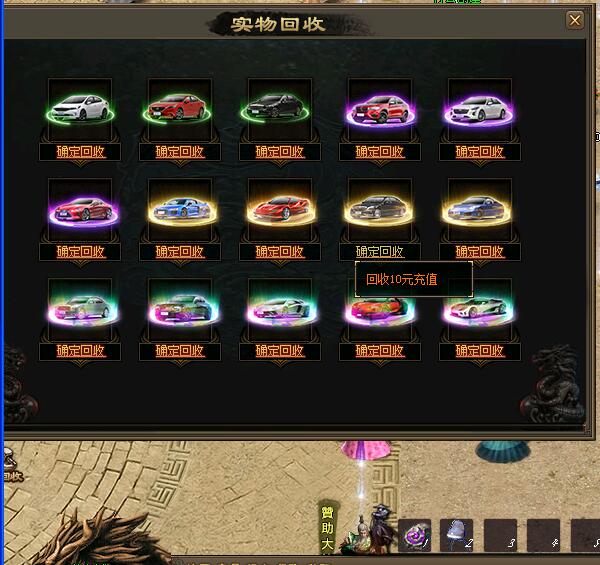
Task: Use the purple swirl item in hotbar slot 1
Action: click(415, 535)
